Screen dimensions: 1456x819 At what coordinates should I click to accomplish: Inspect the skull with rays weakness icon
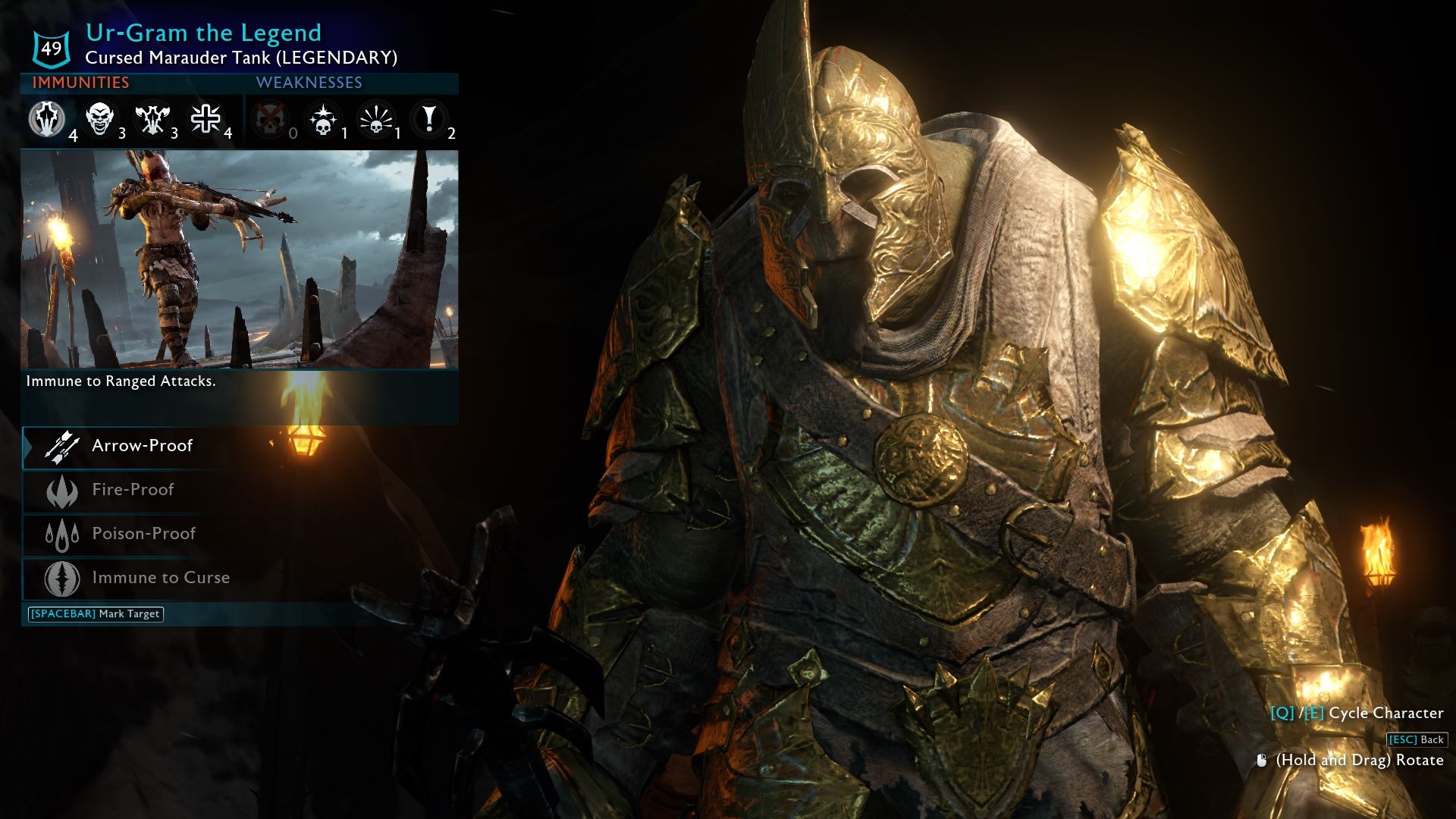coord(376,120)
